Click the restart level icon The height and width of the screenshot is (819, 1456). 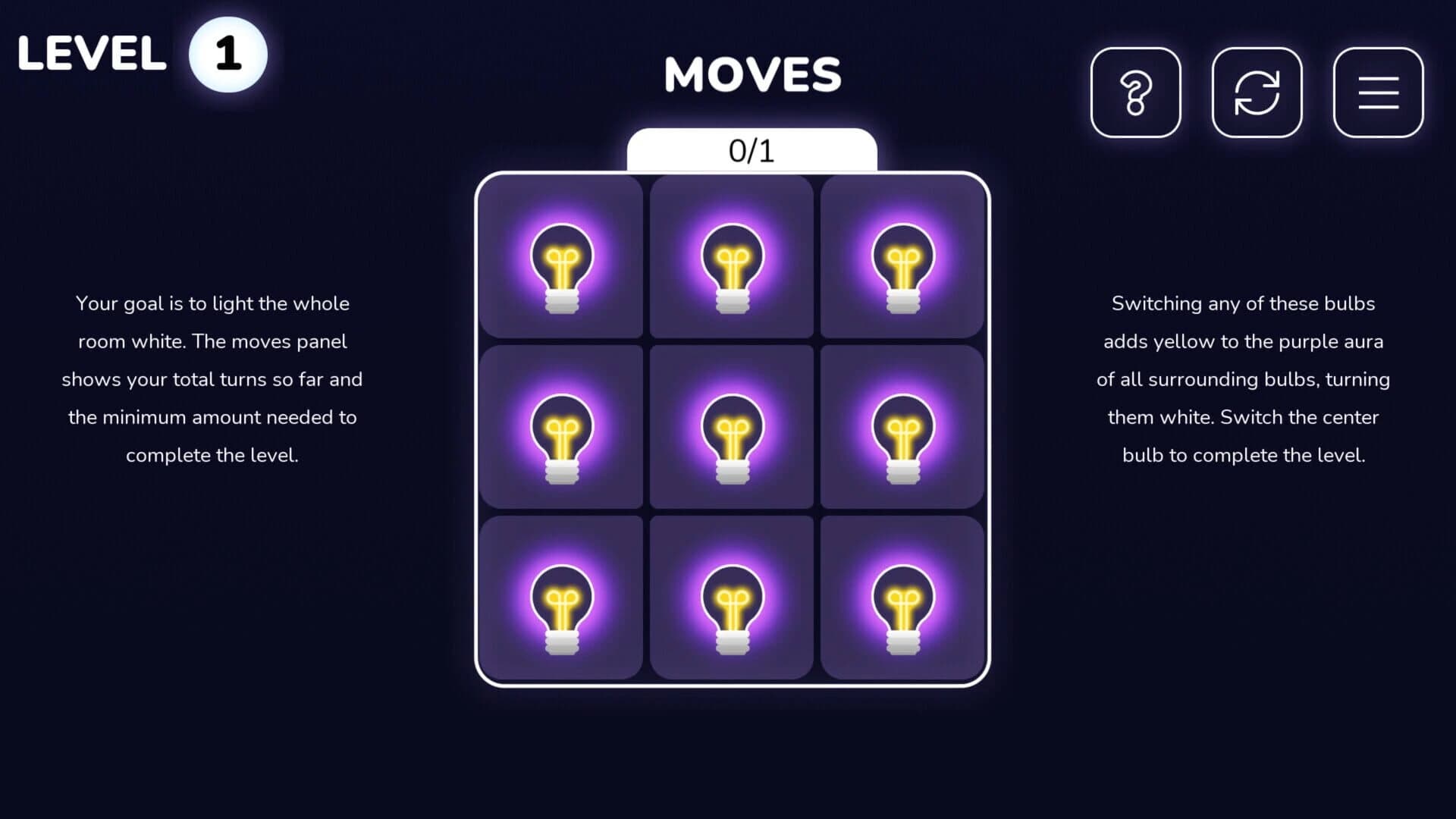pos(1257,92)
